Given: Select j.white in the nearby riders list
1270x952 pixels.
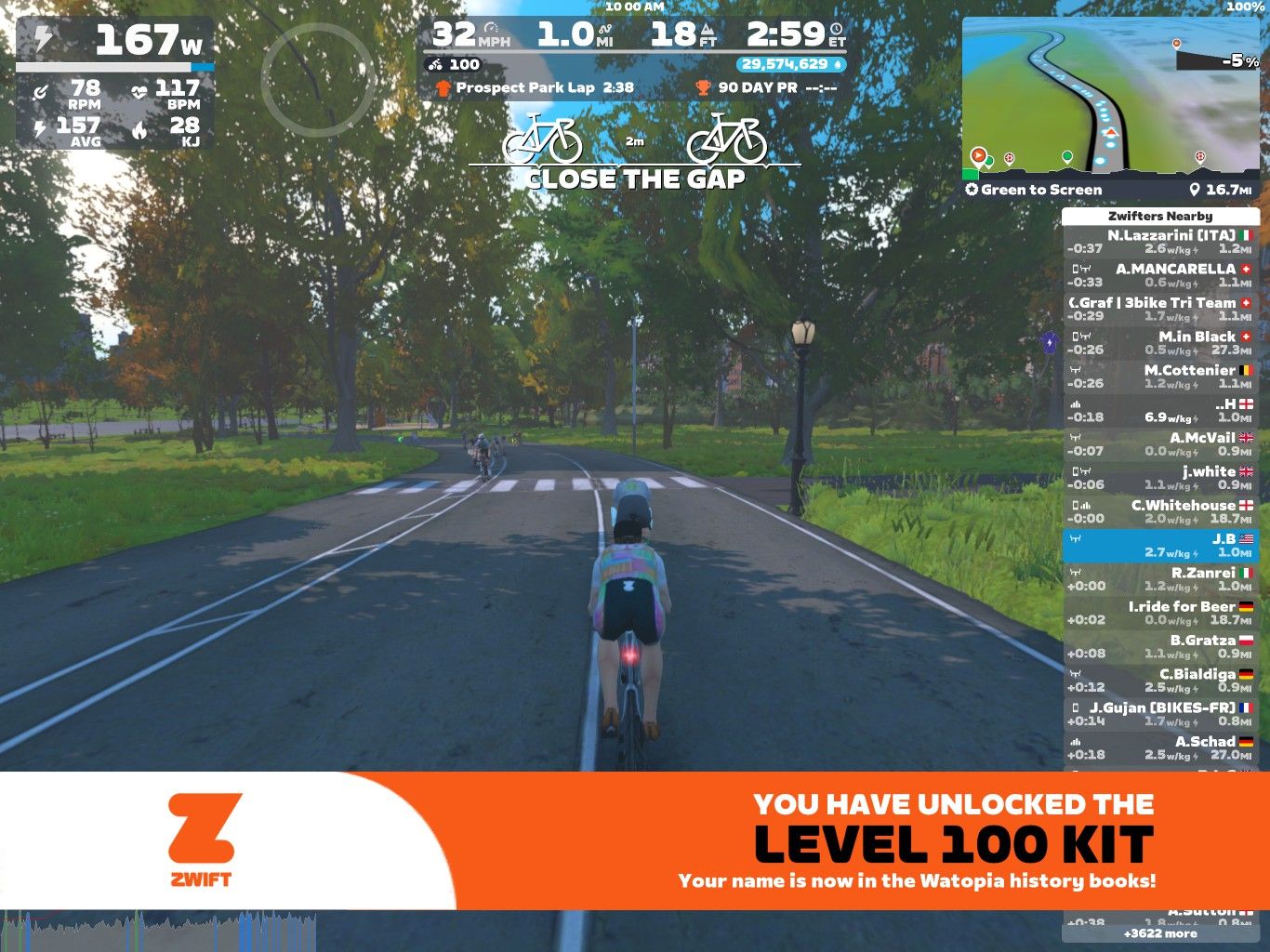Looking at the screenshot, I should 1159,478.
